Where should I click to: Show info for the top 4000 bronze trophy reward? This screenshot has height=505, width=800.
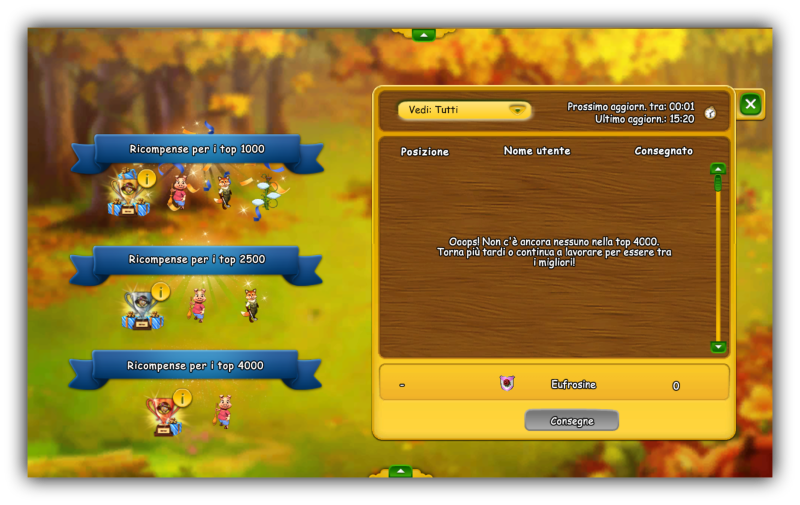point(182,398)
